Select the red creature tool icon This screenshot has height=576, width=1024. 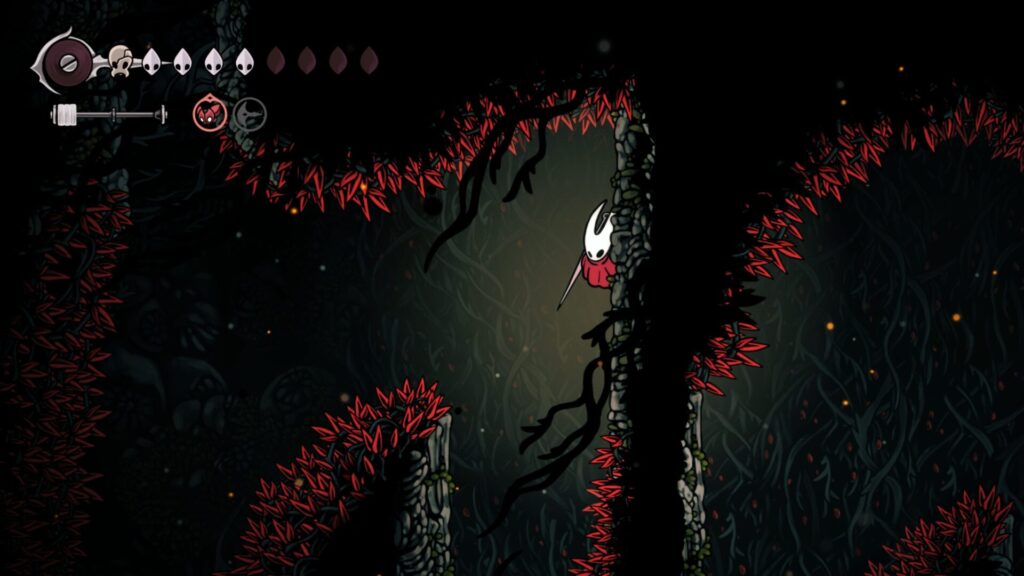[209, 113]
